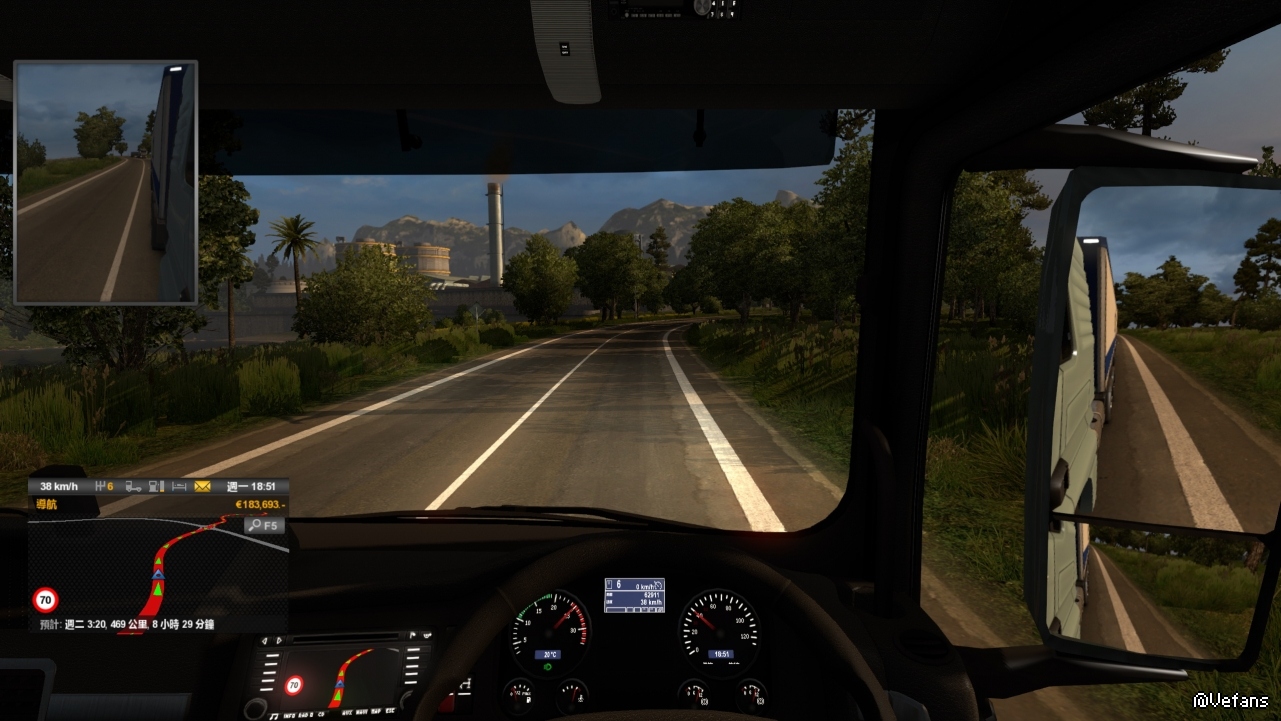This screenshot has width=1281, height=721.
Task: Click the left mirror overlay view
Action: pyautogui.click(x=106, y=182)
